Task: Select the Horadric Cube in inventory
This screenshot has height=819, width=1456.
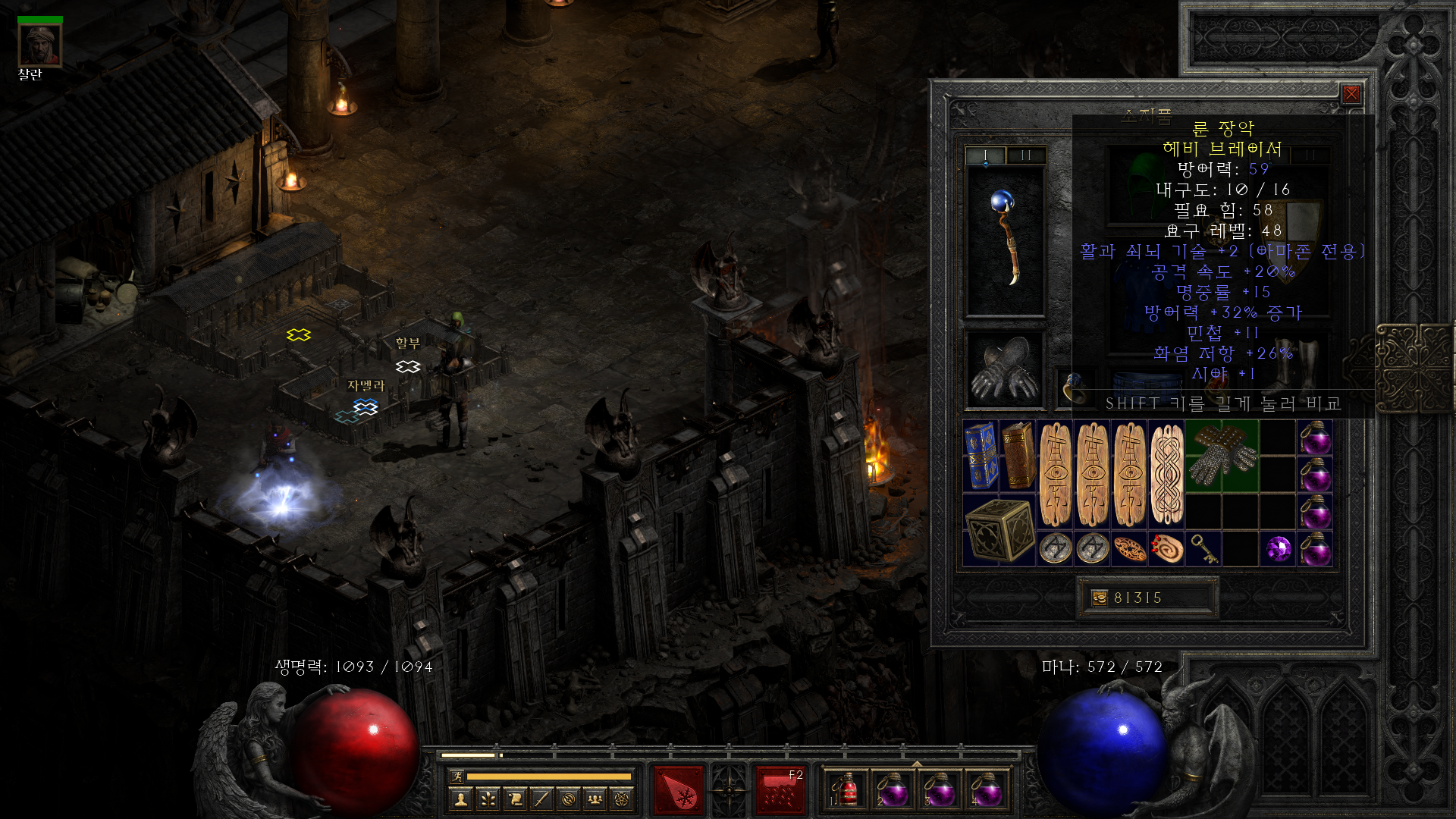Action: [999, 530]
